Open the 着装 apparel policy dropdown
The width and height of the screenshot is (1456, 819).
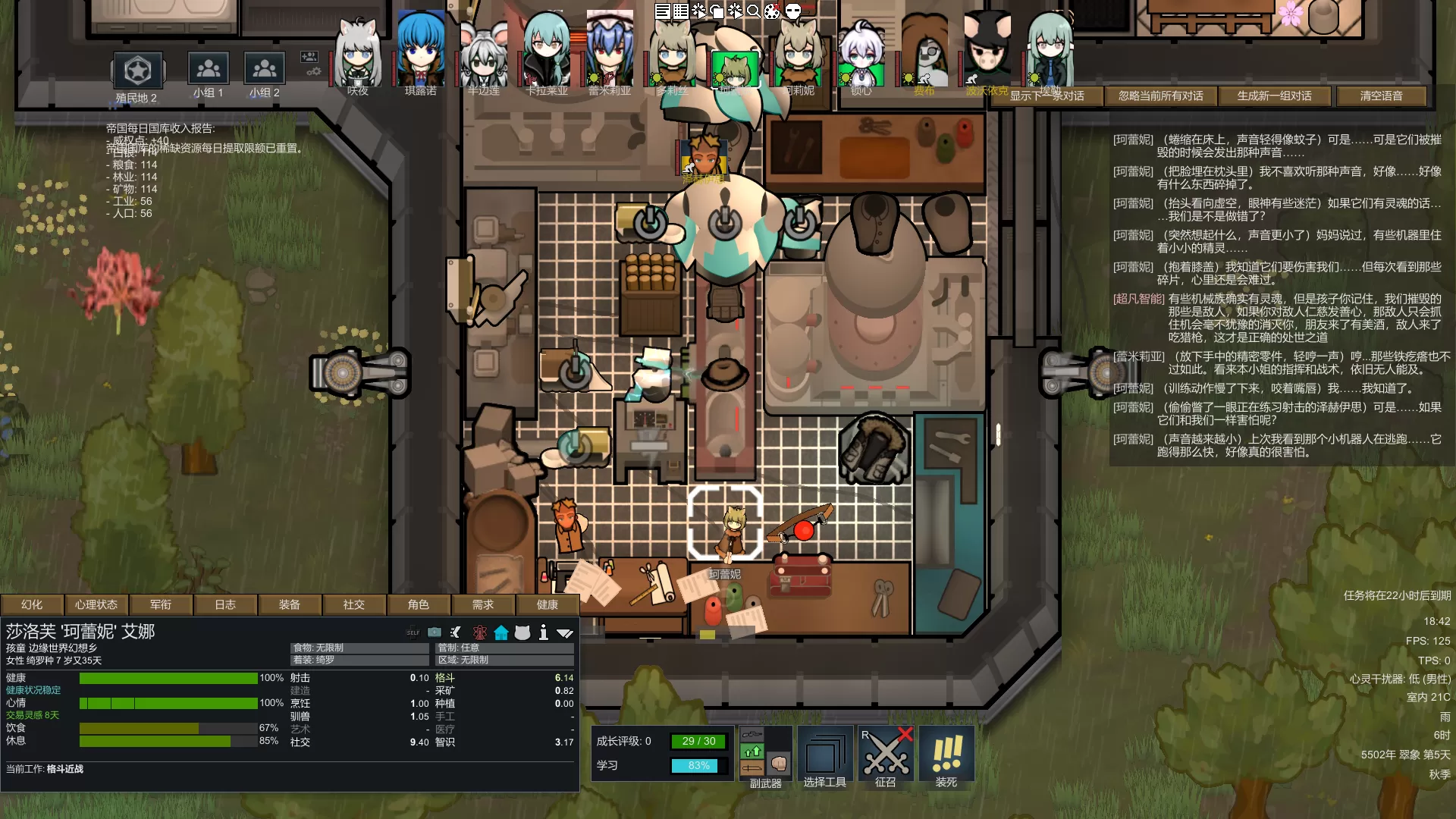359,660
